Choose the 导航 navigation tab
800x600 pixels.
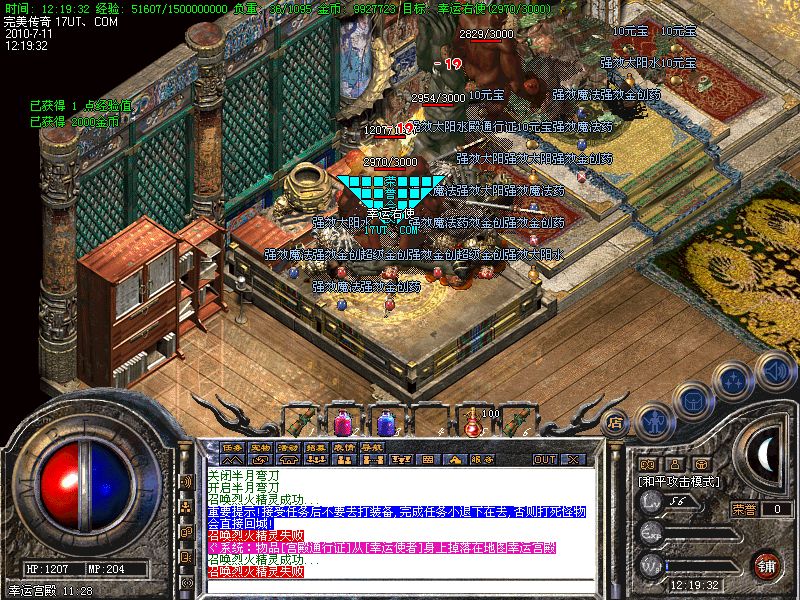[x=372, y=446]
